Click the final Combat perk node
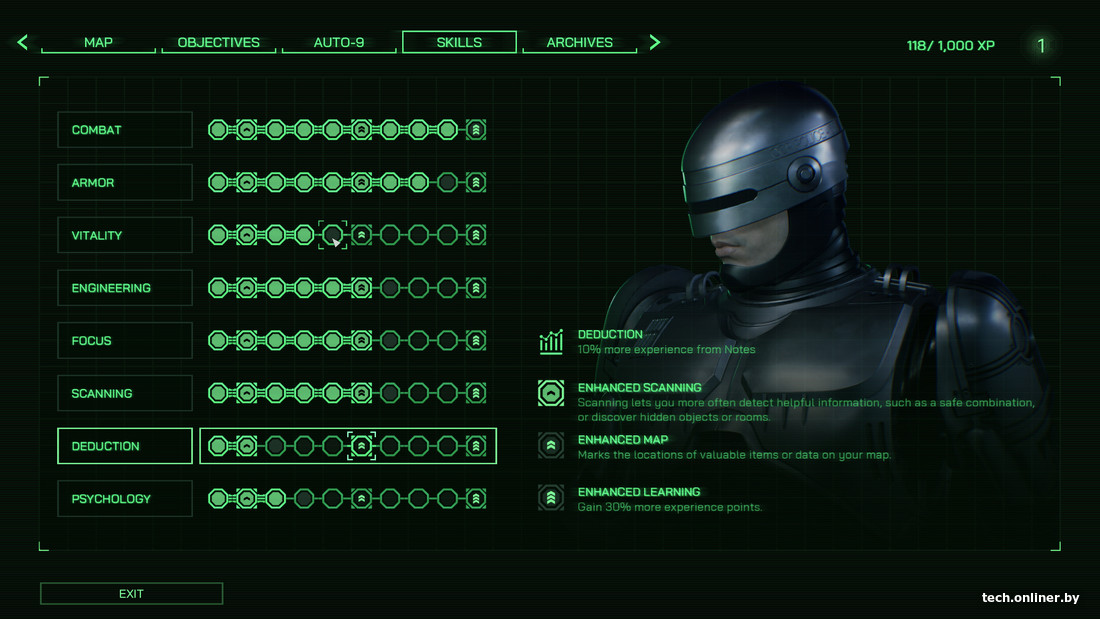 [x=476, y=130]
